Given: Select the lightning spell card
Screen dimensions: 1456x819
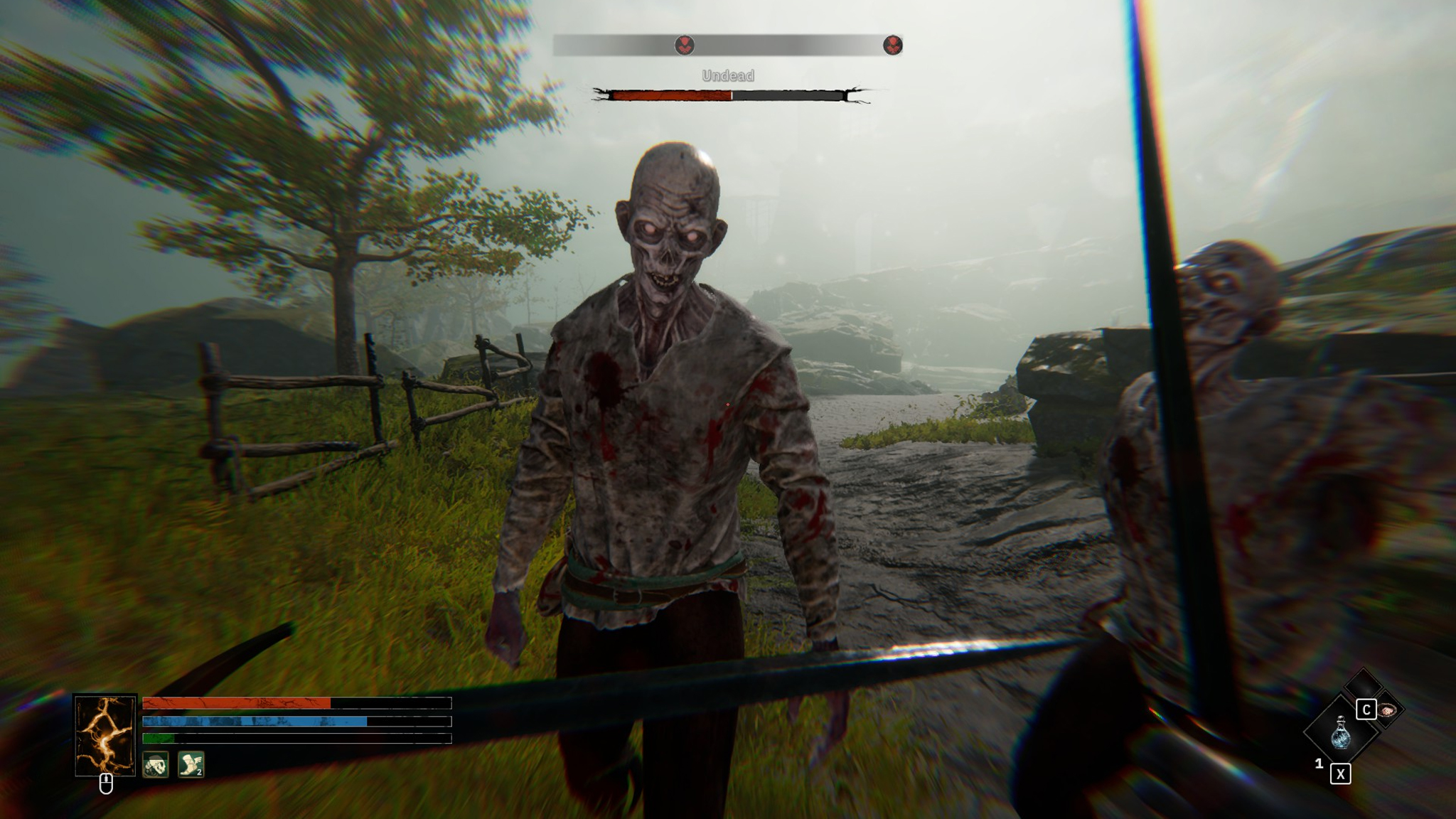Looking at the screenshot, I should point(105,735).
